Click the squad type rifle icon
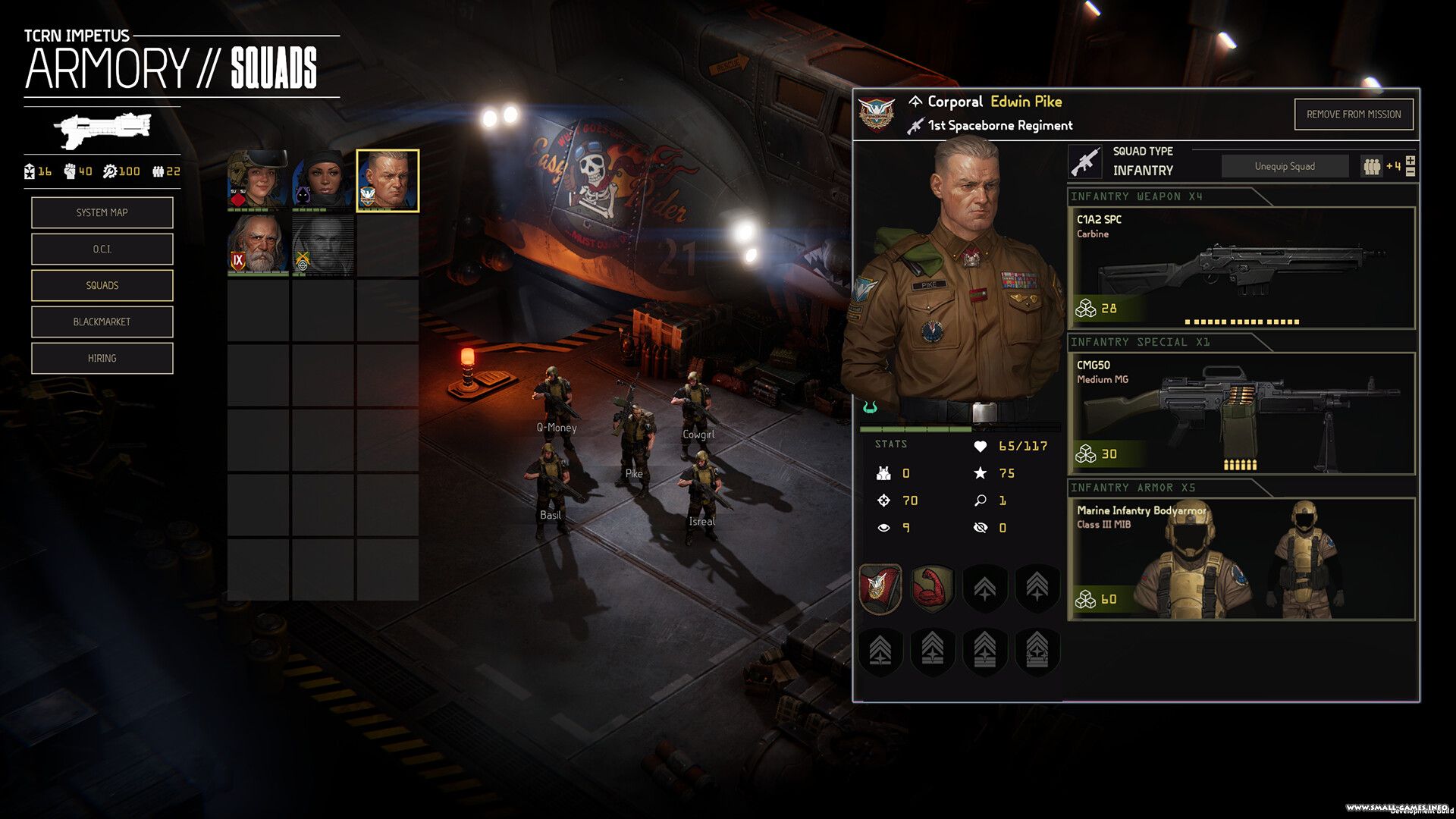Image resolution: width=1456 pixels, height=819 pixels. click(x=1085, y=162)
